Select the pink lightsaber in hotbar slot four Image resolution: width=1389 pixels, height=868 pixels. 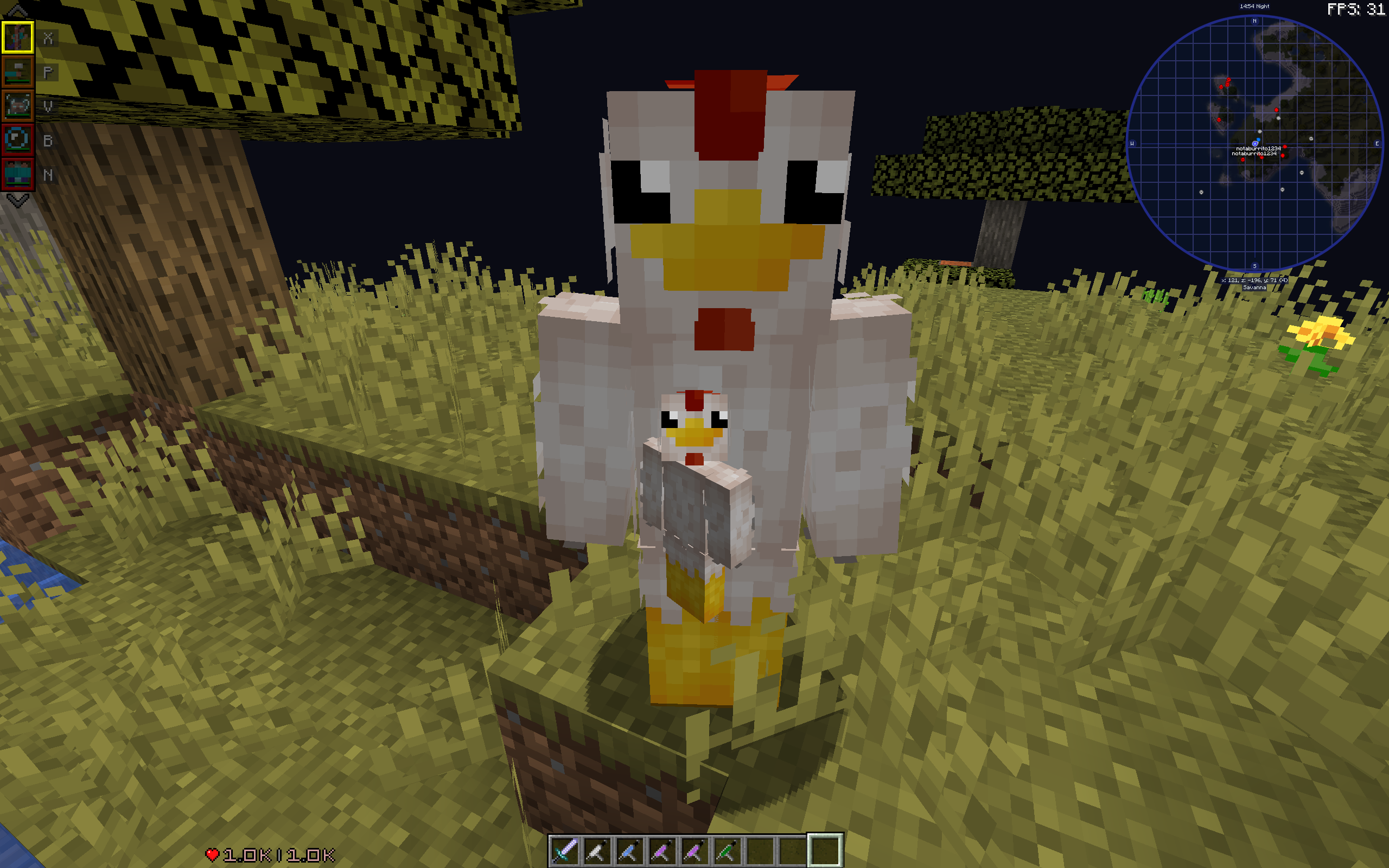pyautogui.click(x=660, y=850)
